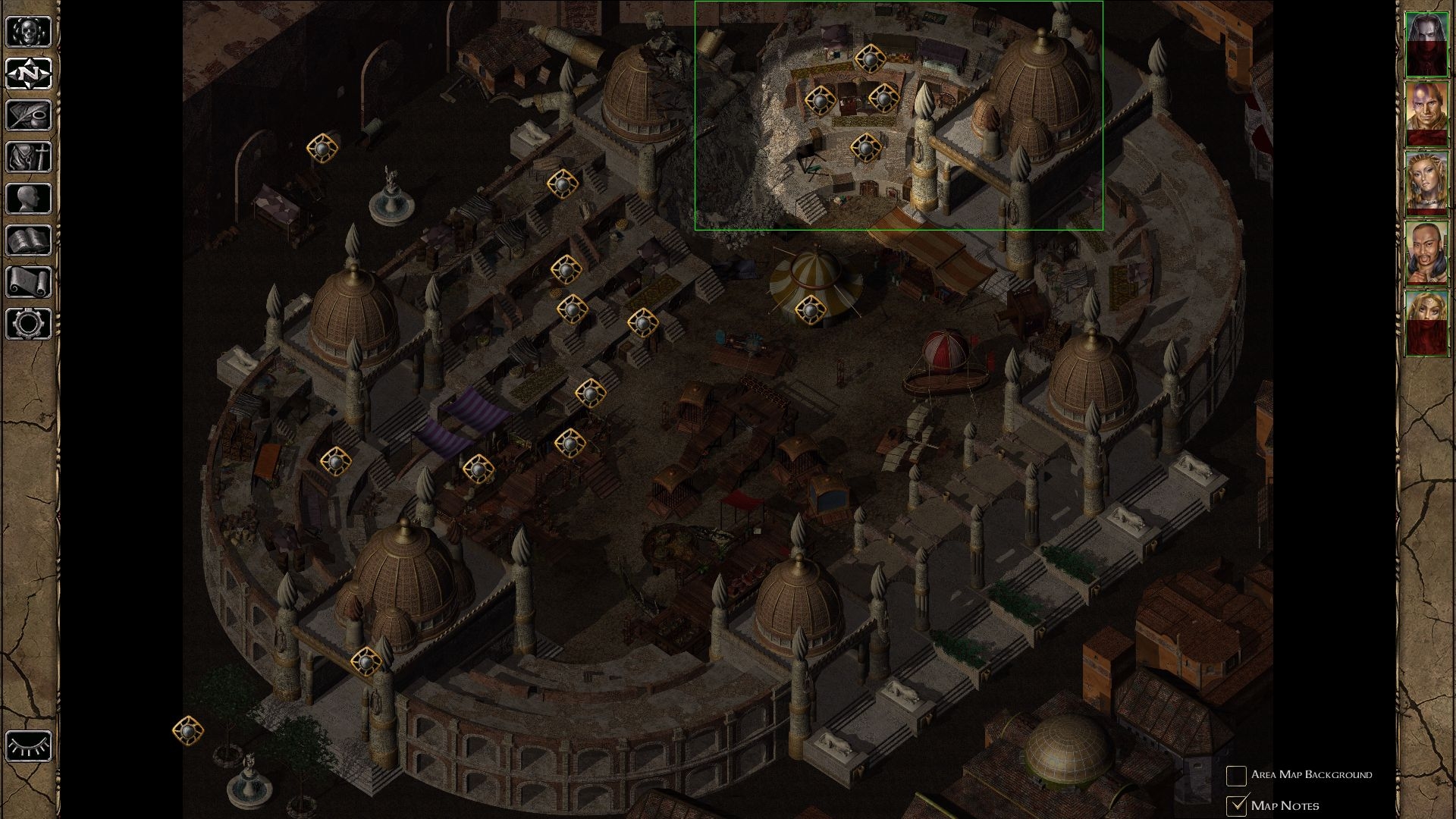Toggle the Area Map Background checkbox
This screenshot has height=819, width=1456.
pyautogui.click(x=1237, y=775)
